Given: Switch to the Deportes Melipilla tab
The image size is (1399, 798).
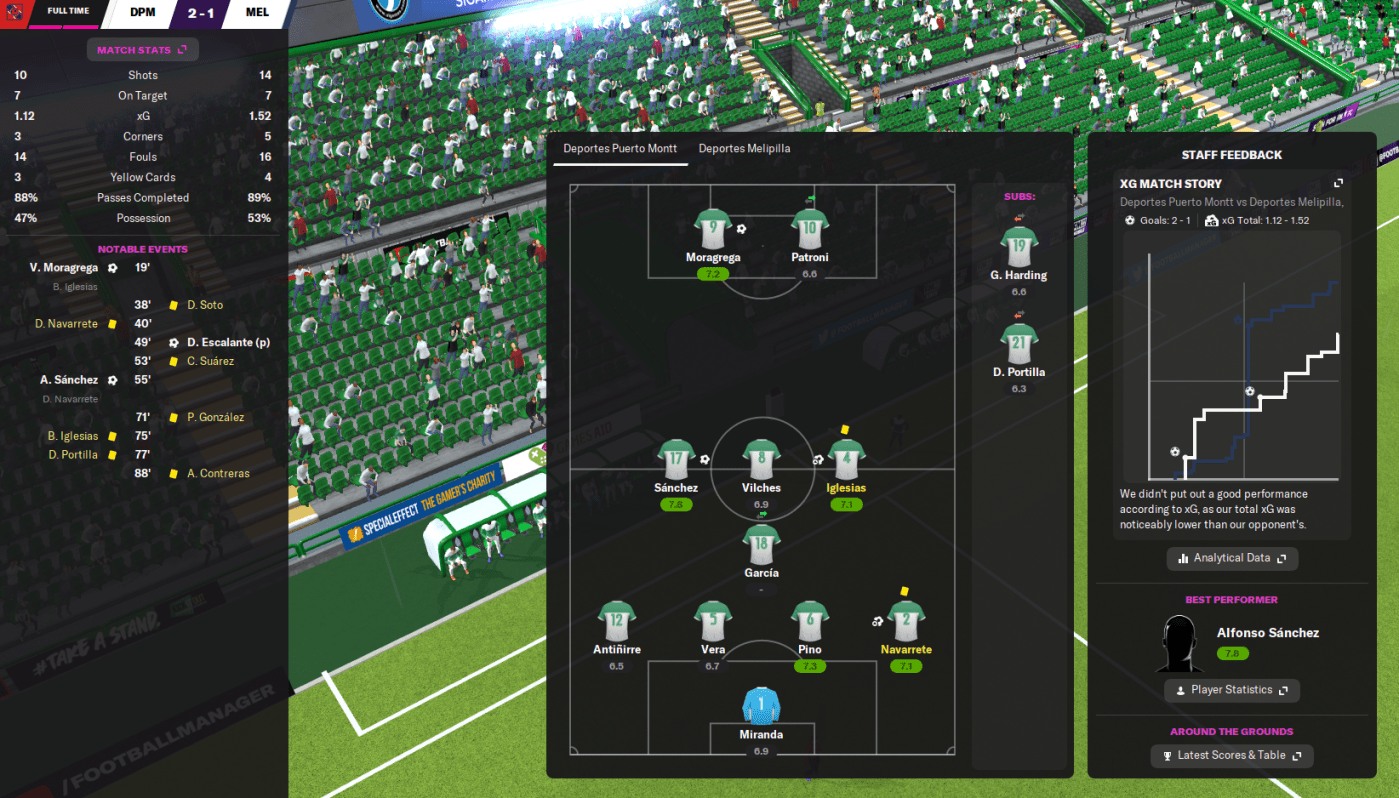Looking at the screenshot, I should pyautogui.click(x=745, y=149).
